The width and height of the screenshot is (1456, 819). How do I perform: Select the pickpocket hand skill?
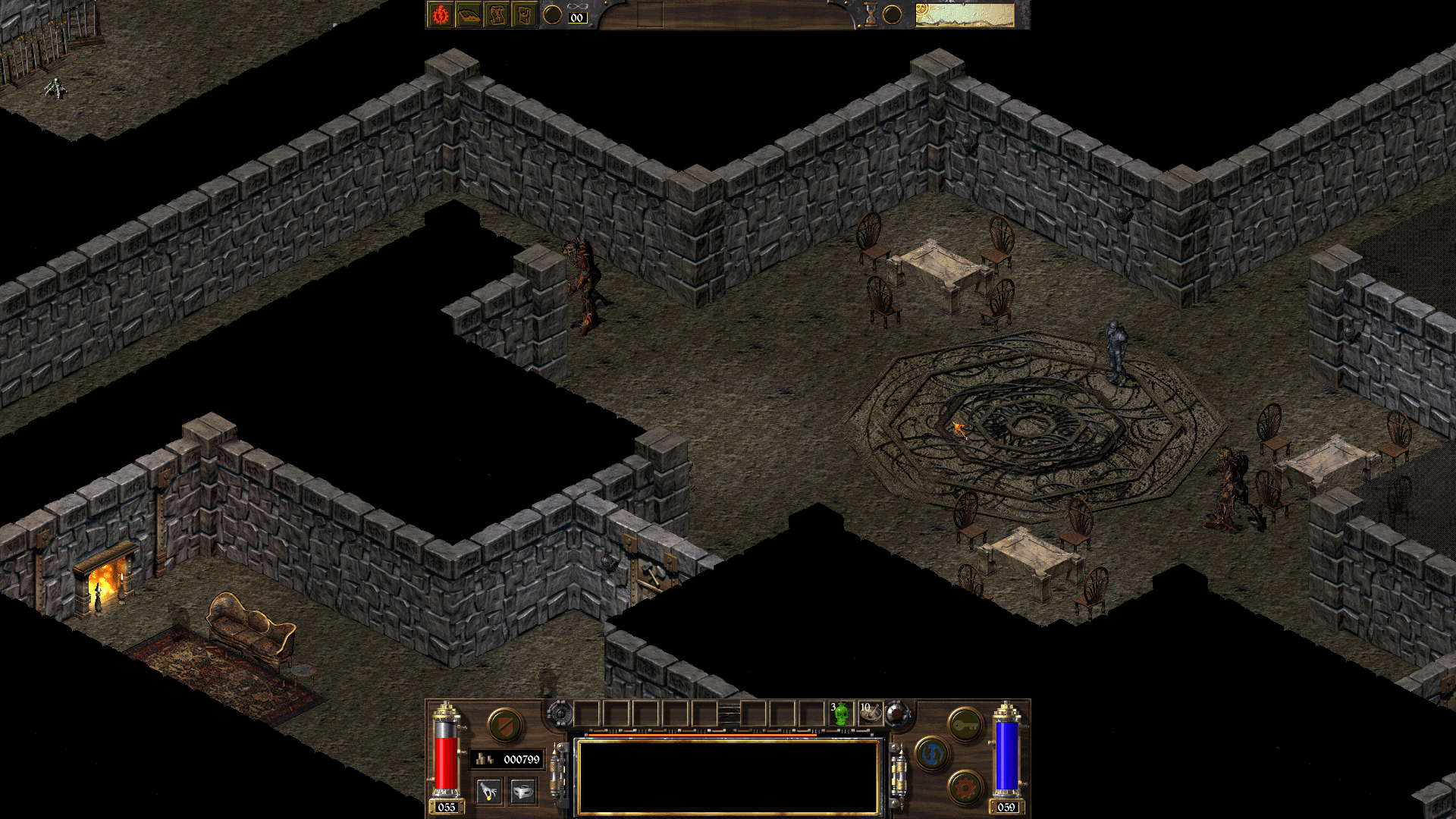489,792
